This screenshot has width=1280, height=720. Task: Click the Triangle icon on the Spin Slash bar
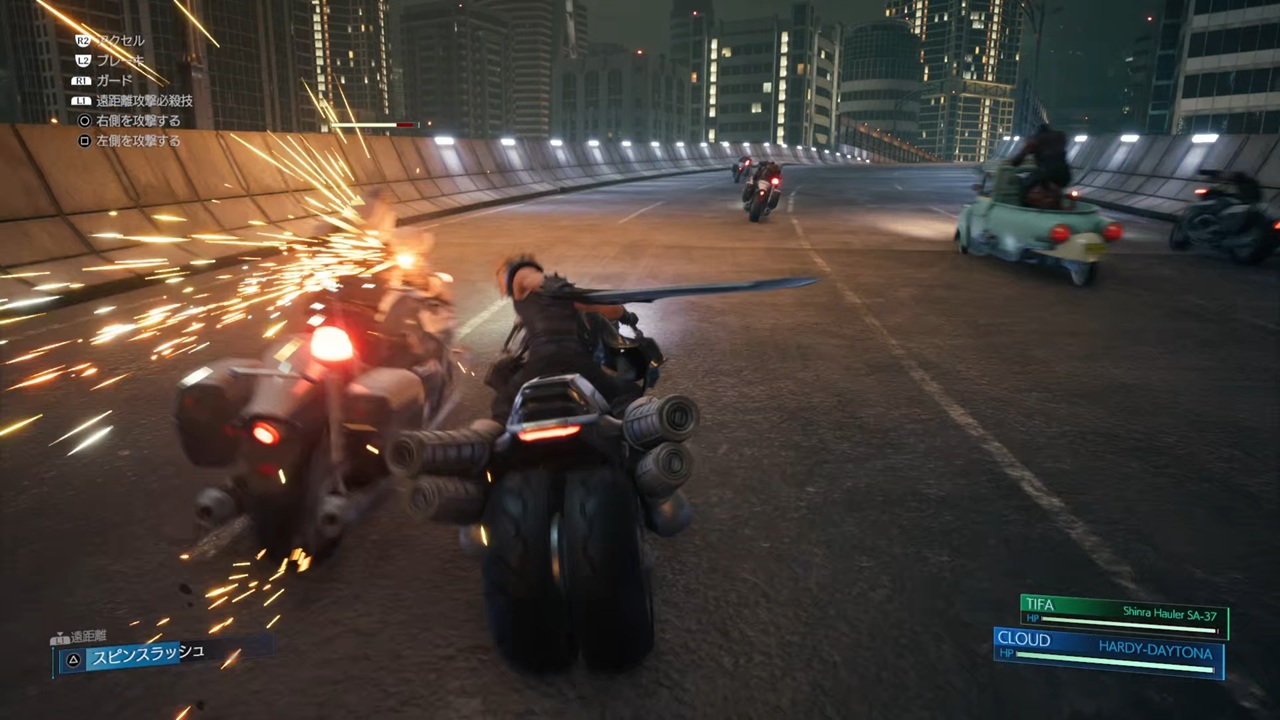point(73,658)
